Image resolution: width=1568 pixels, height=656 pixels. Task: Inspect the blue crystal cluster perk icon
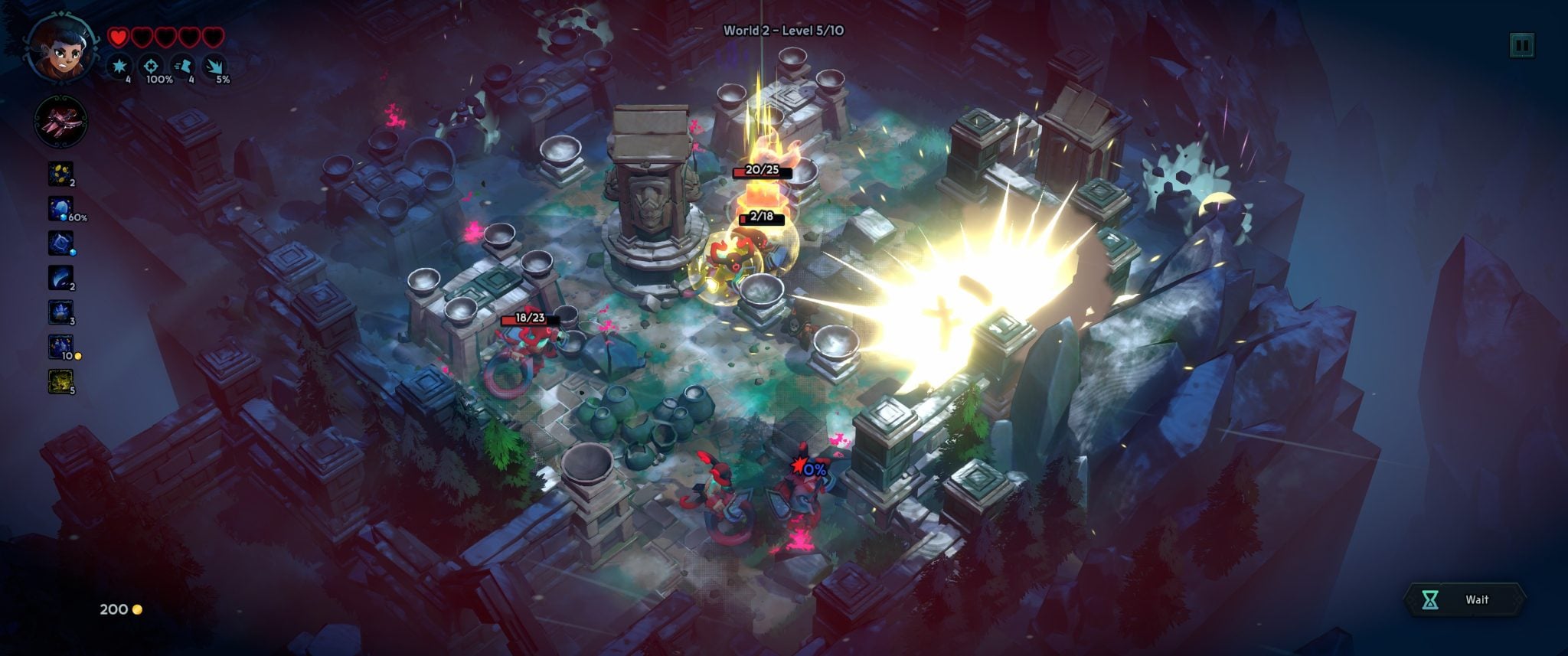[x=60, y=312]
